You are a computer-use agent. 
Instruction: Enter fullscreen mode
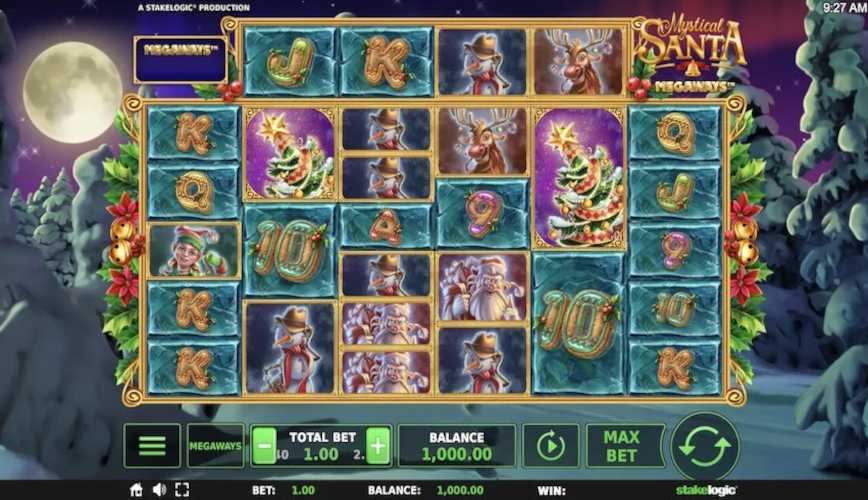[x=180, y=490]
